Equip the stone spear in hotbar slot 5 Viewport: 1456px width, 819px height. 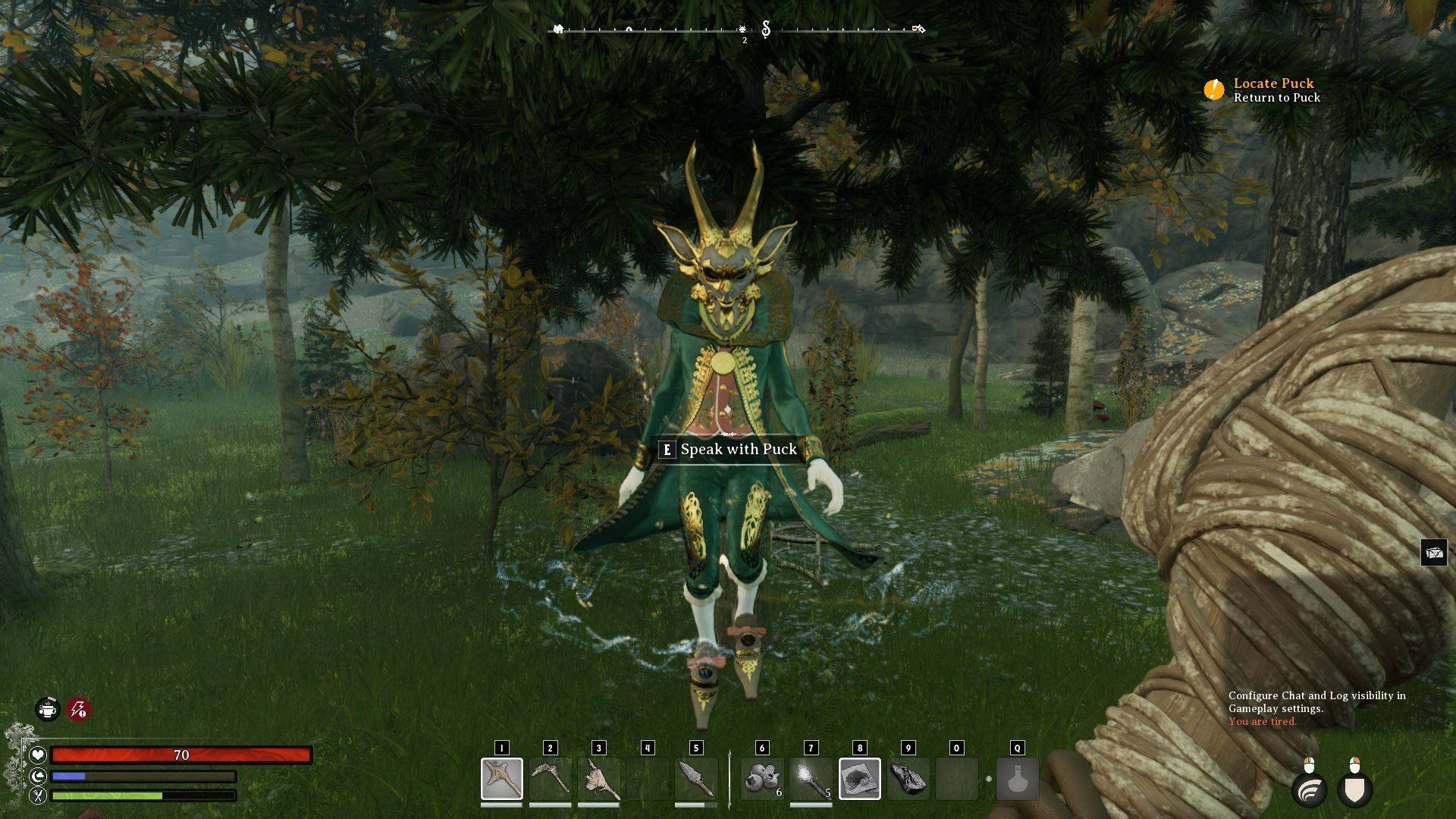pyautogui.click(x=695, y=778)
